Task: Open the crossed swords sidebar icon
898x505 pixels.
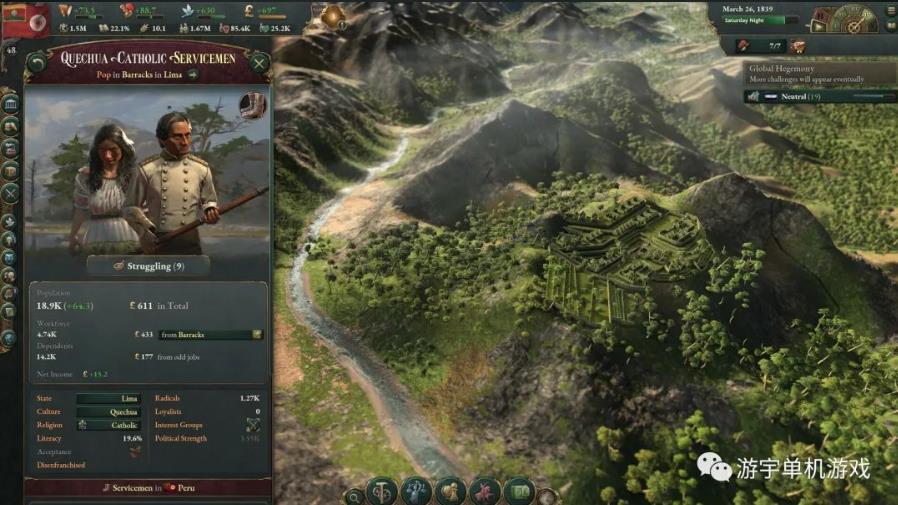Action: [11, 194]
